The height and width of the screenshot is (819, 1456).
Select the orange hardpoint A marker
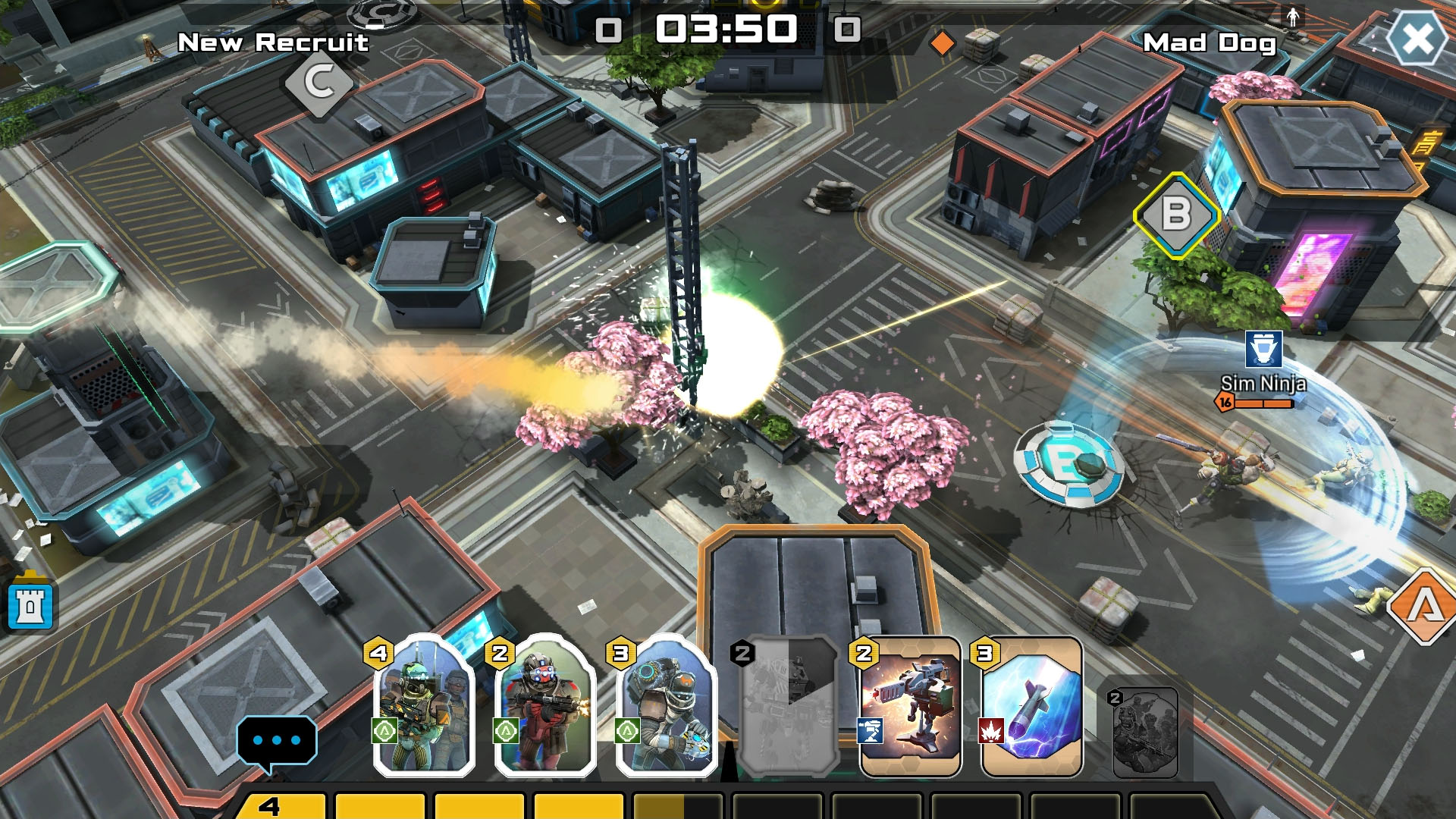[1424, 606]
